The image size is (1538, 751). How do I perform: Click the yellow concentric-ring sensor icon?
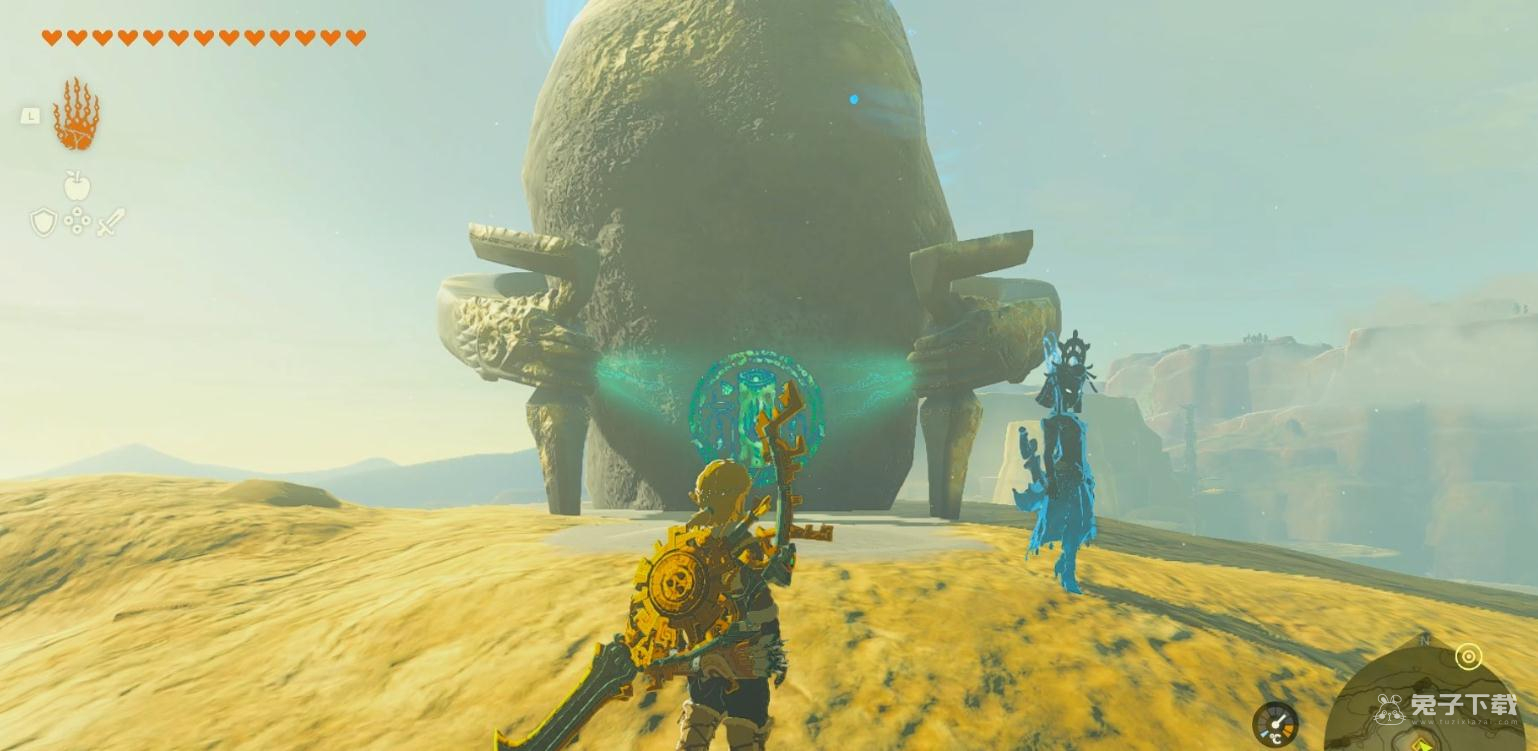pyautogui.click(x=1468, y=656)
